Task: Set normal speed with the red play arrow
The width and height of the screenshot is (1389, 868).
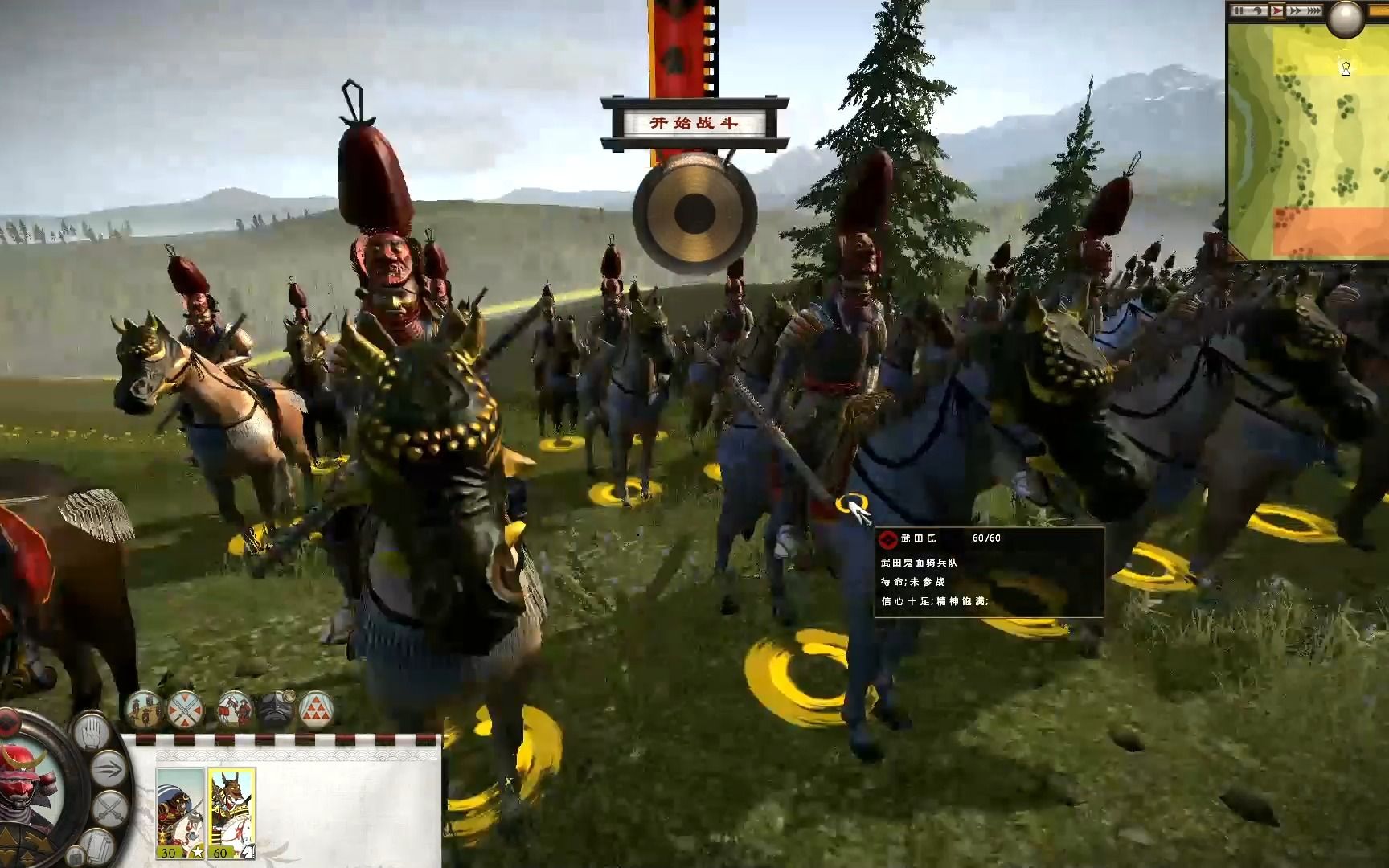Action: 1278,11
